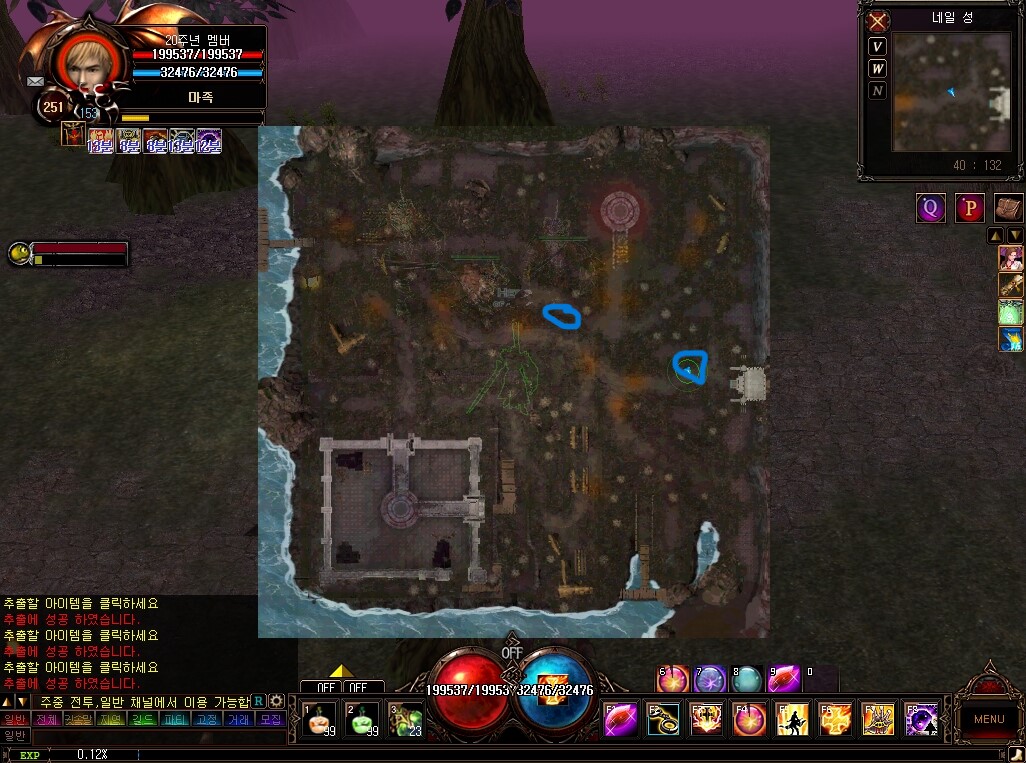The height and width of the screenshot is (763, 1026).
Task: Open the purple Q quest icon
Action: click(x=931, y=208)
